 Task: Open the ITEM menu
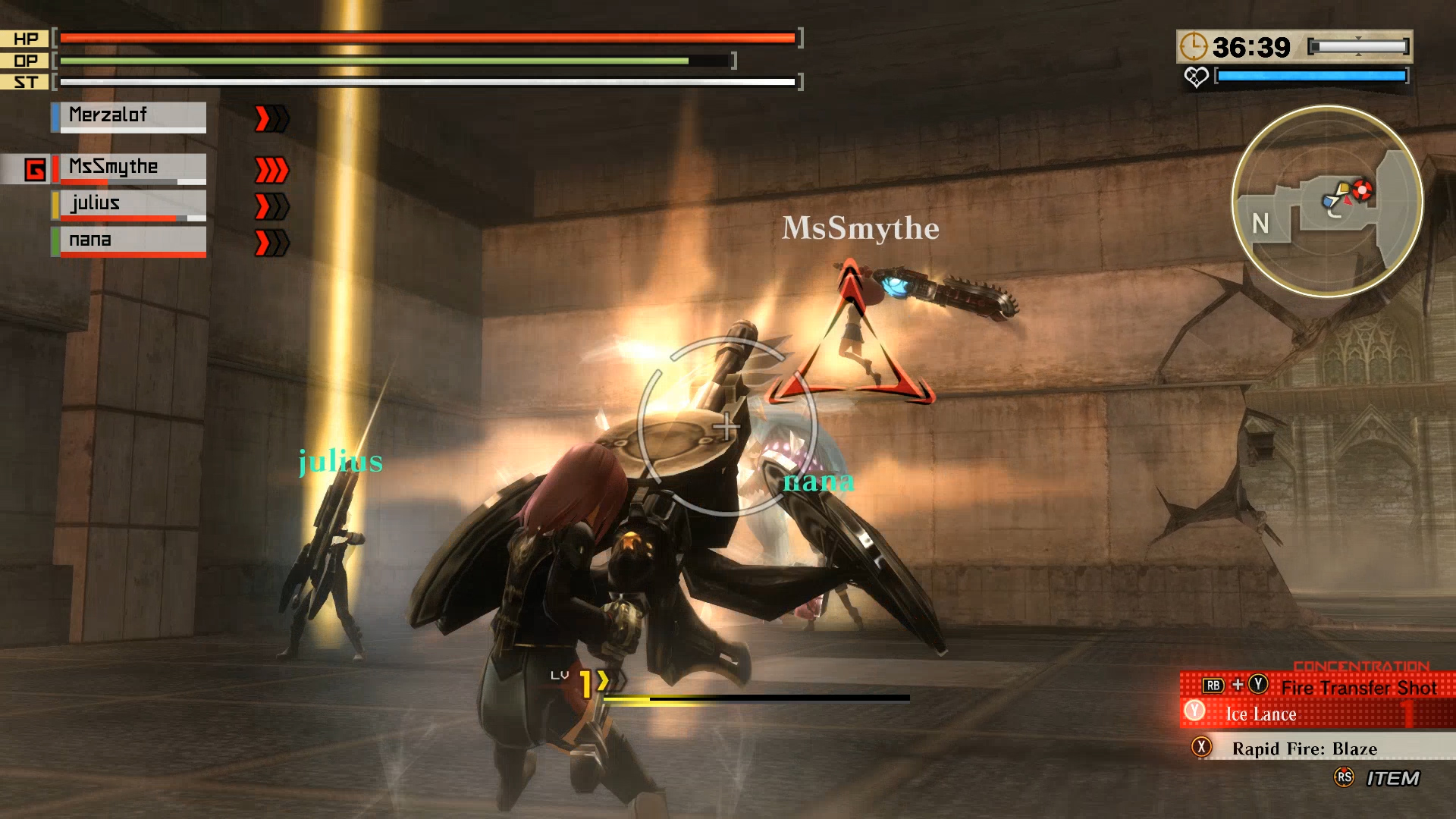(x=1392, y=778)
